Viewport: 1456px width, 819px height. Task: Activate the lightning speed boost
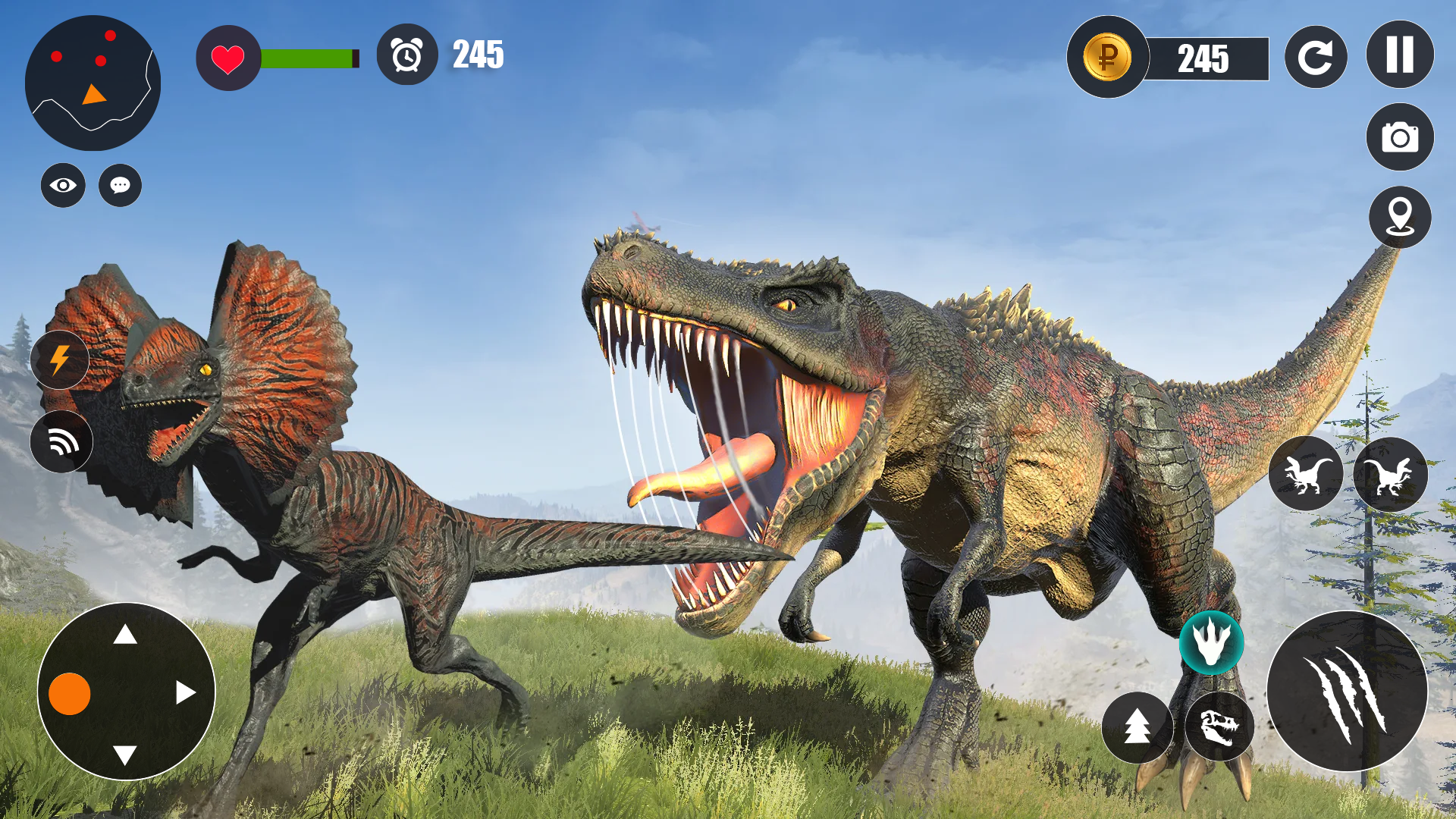(61, 360)
